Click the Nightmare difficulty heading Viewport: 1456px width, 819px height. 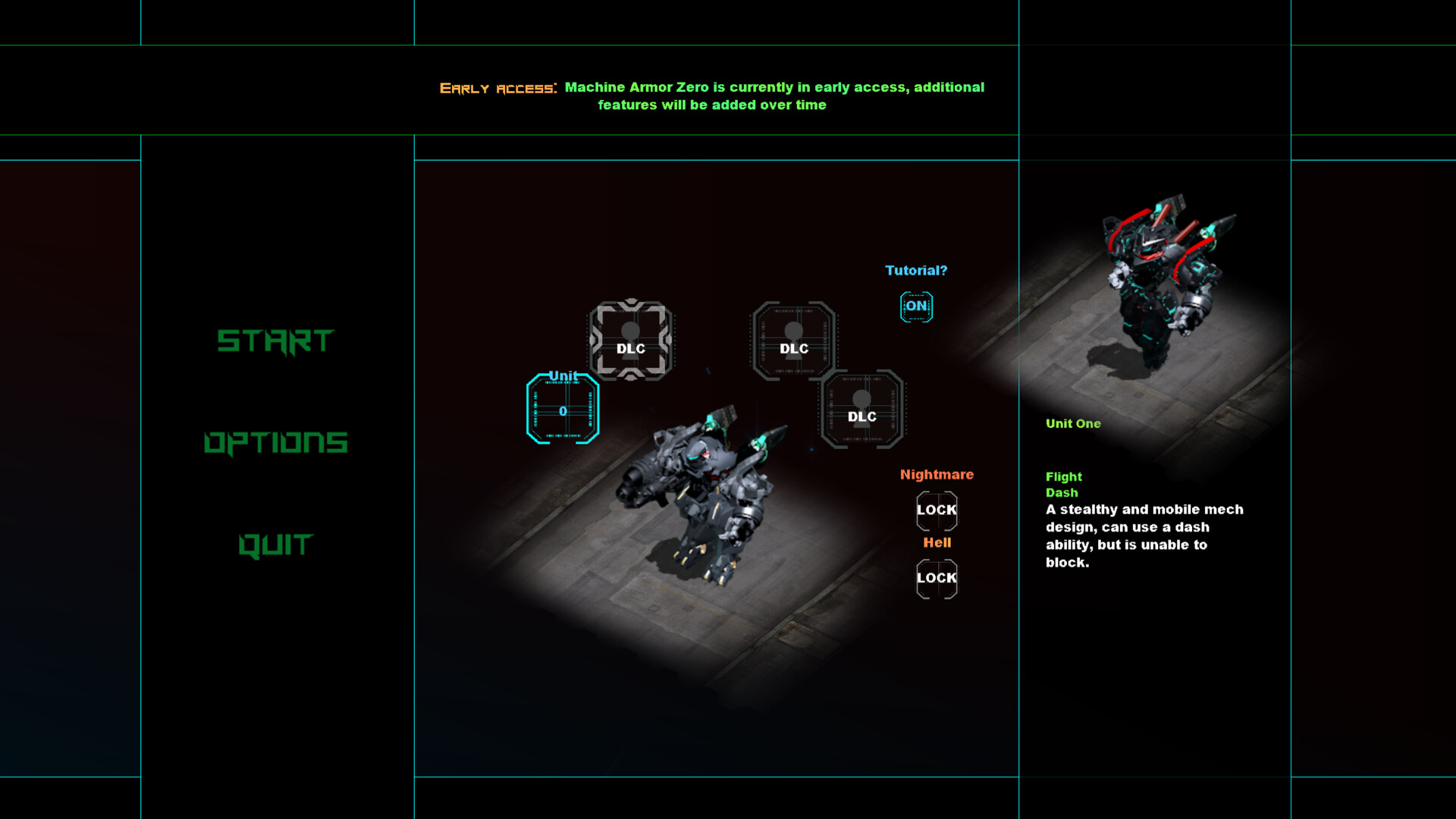coord(937,474)
